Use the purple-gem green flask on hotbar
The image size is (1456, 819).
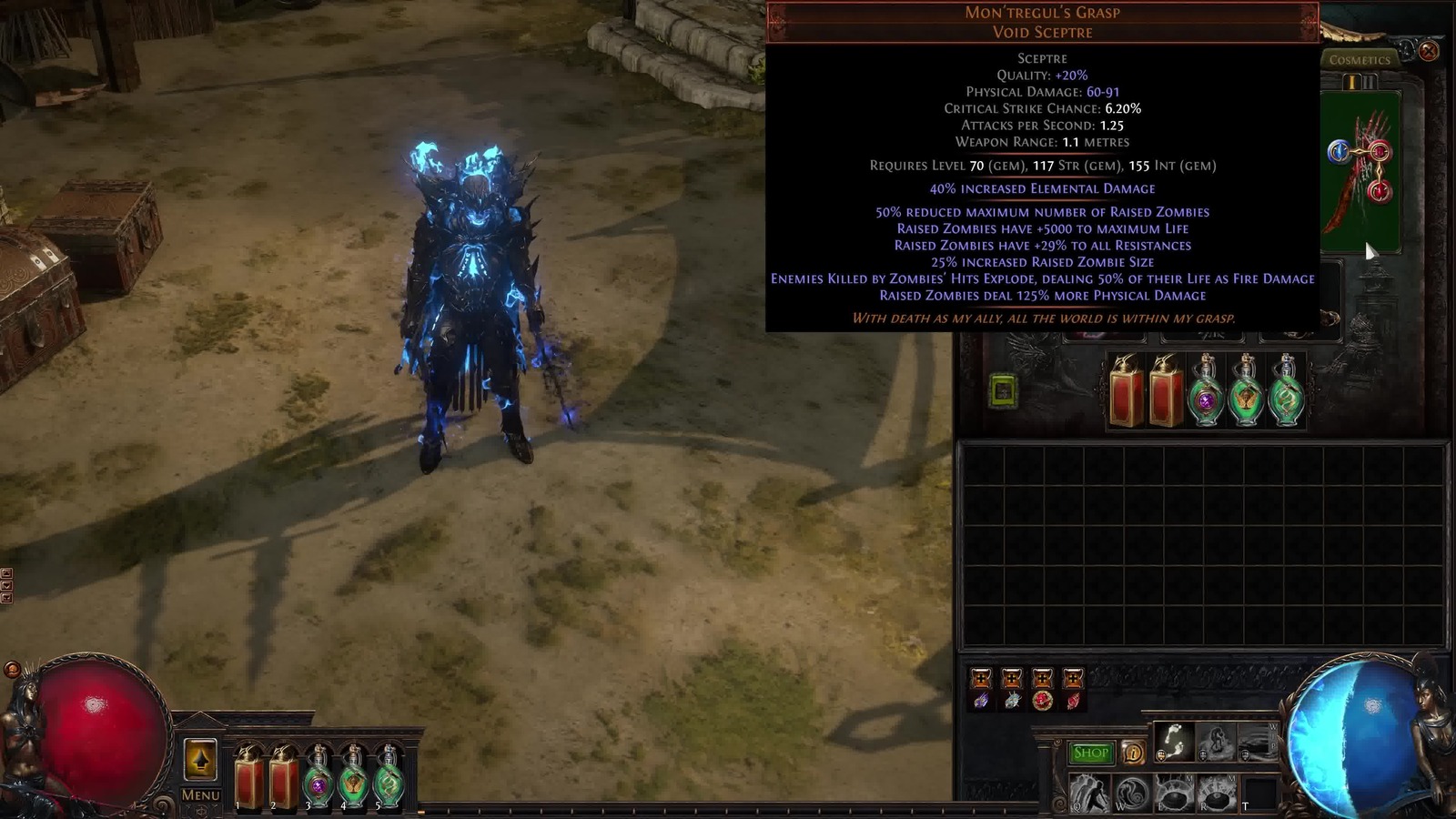point(318,778)
